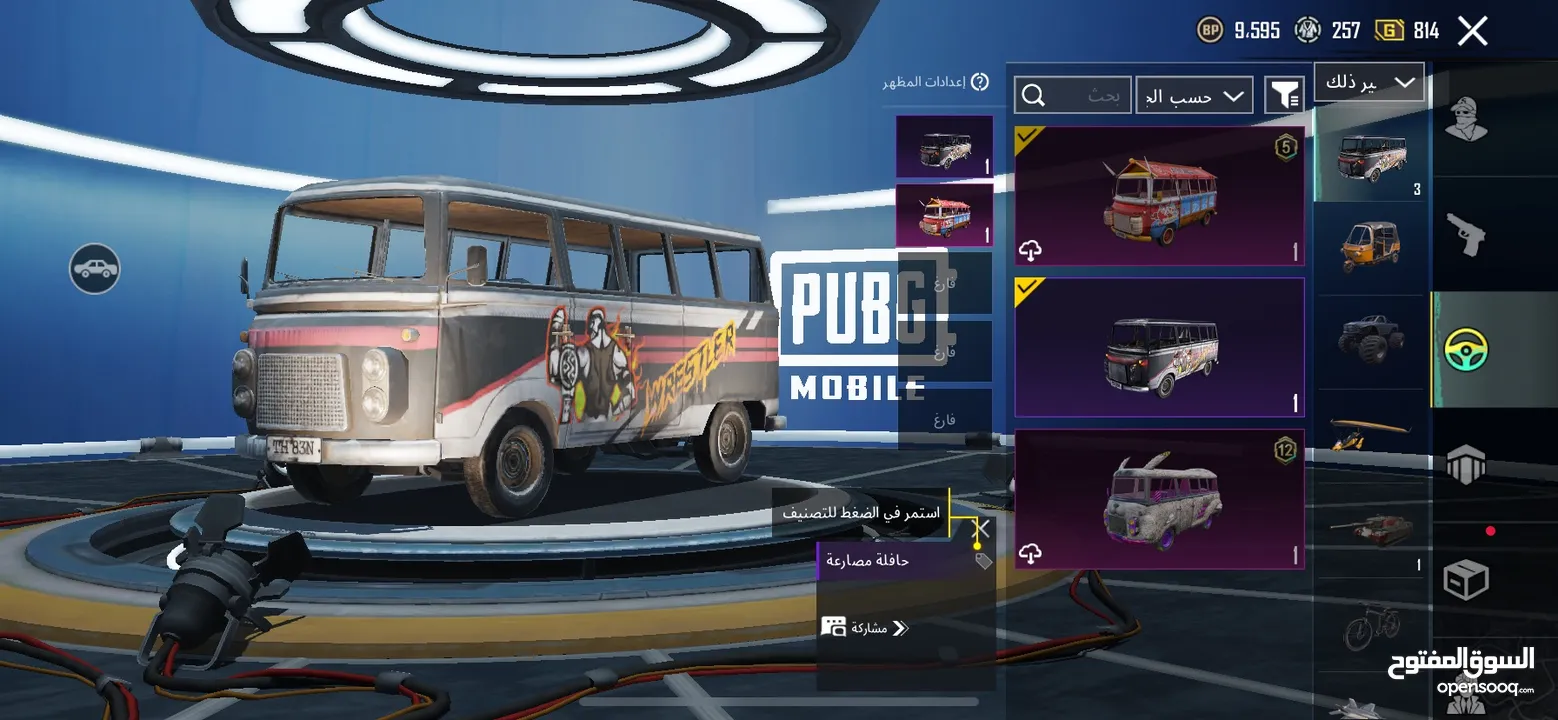Select the colorful red-roofed bus skin card
The width and height of the screenshot is (1558, 720).
tap(1159, 197)
